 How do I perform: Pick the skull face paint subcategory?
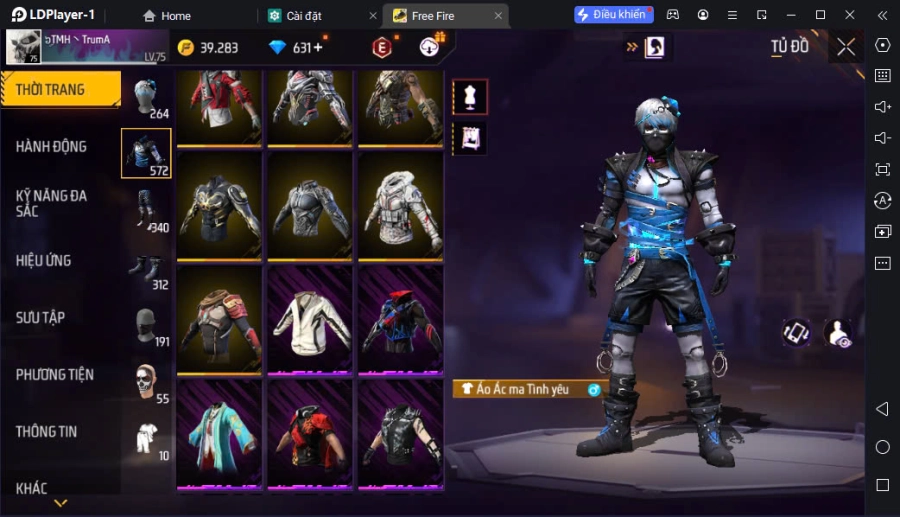click(x=146, y=382)
